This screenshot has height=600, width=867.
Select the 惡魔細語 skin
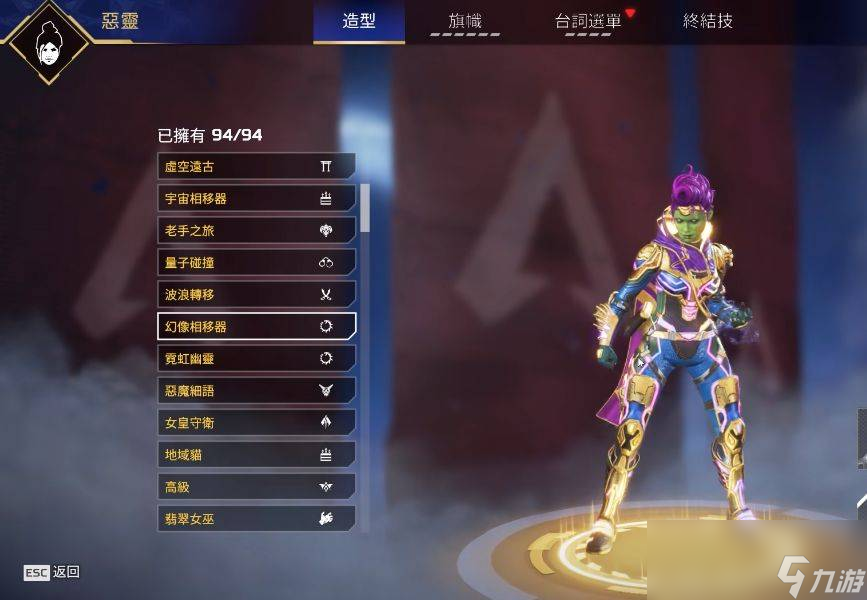(256, 390)
